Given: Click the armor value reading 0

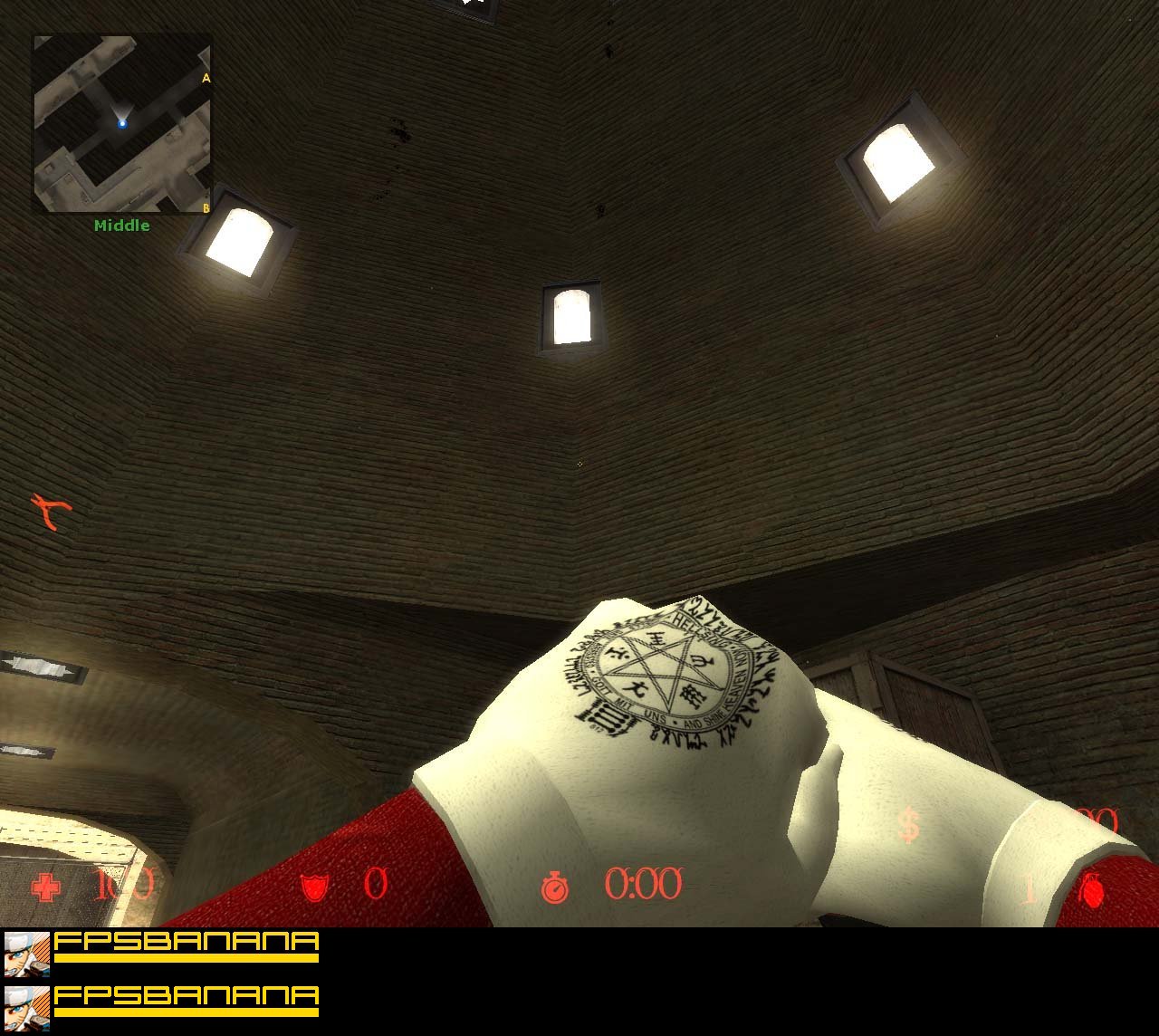Looking at the screenshot, I should coord(376,883).
